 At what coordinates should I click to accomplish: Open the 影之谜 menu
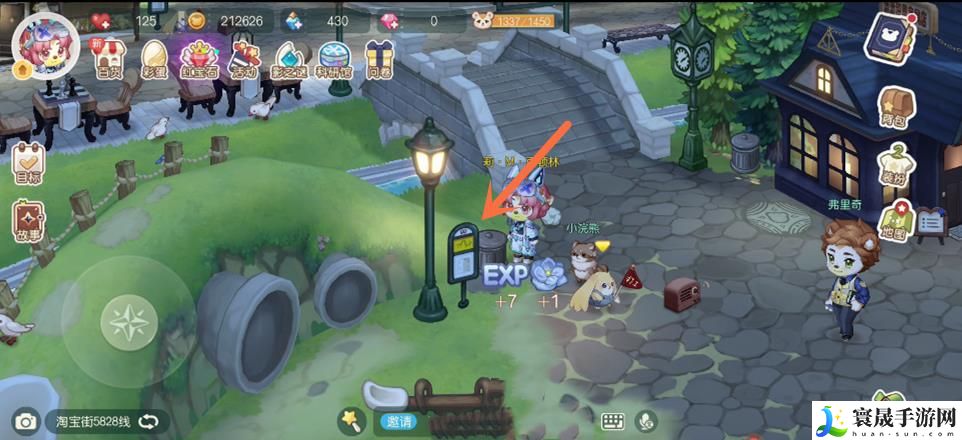point(289,58)
